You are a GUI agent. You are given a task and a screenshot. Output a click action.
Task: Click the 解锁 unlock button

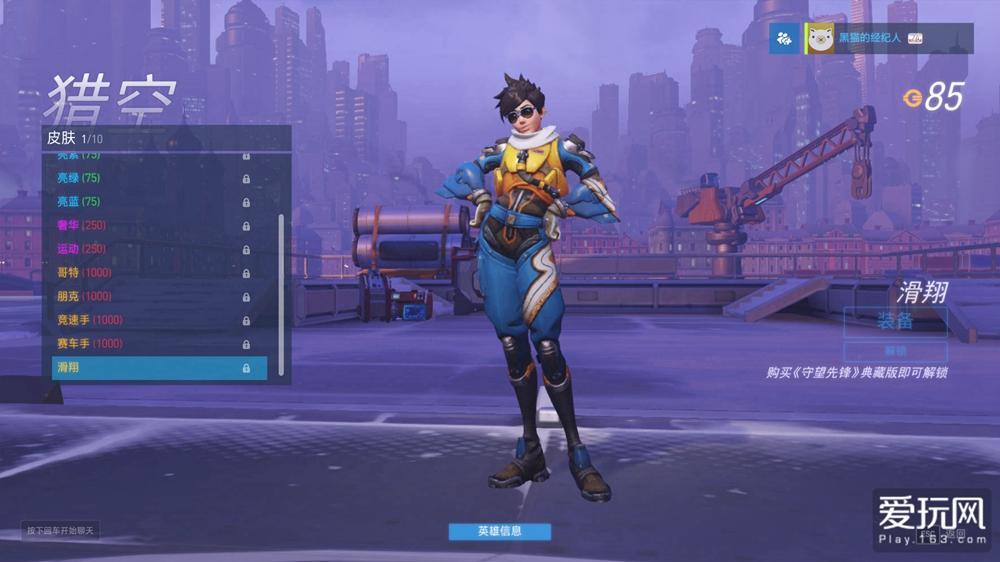pyautogui.click(x=895, y=351)
